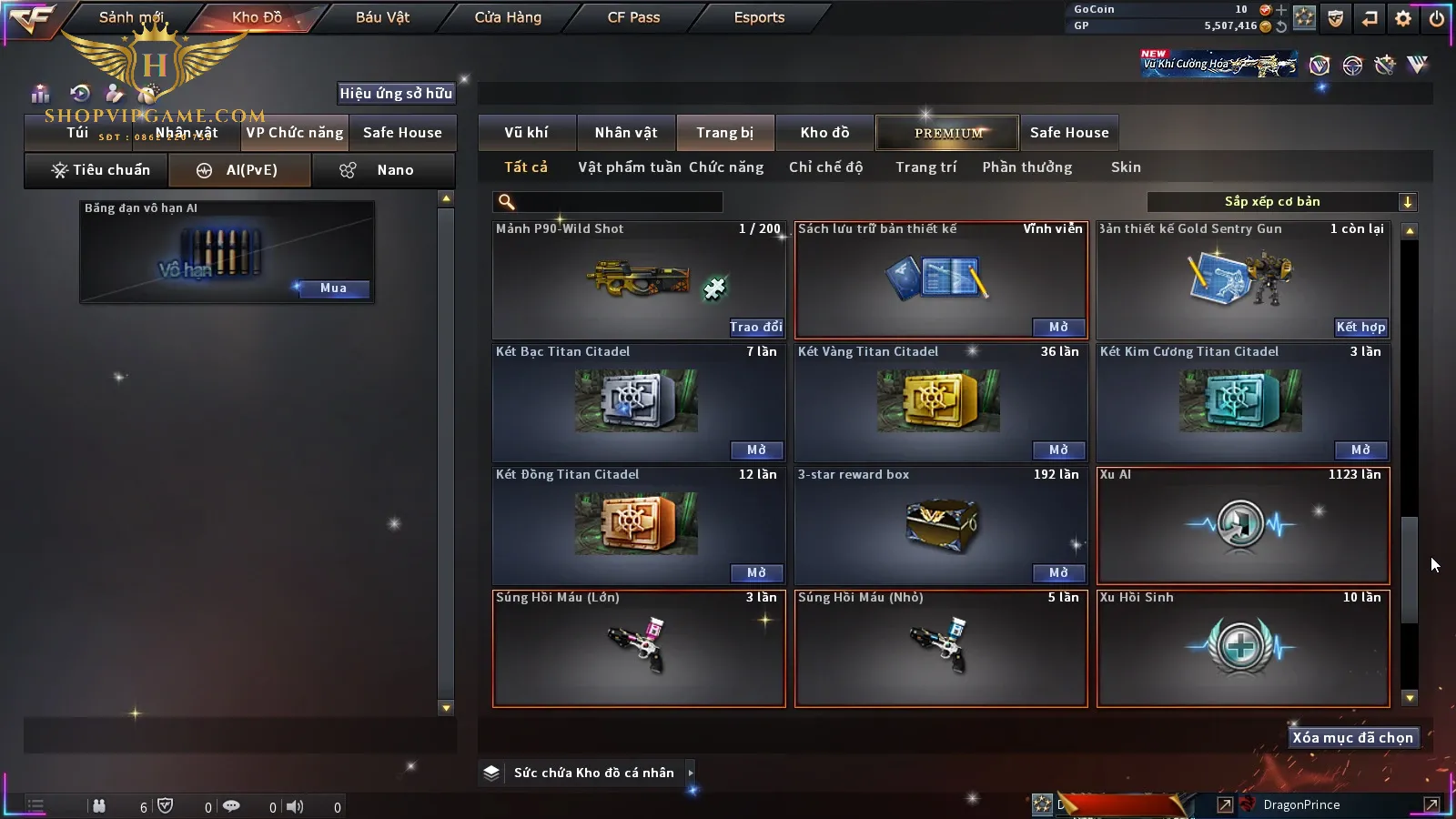The width and height of the screenshot is (1456, 819).
Task: Switch to the PREMIUM tab
Action: coord(948,133)
